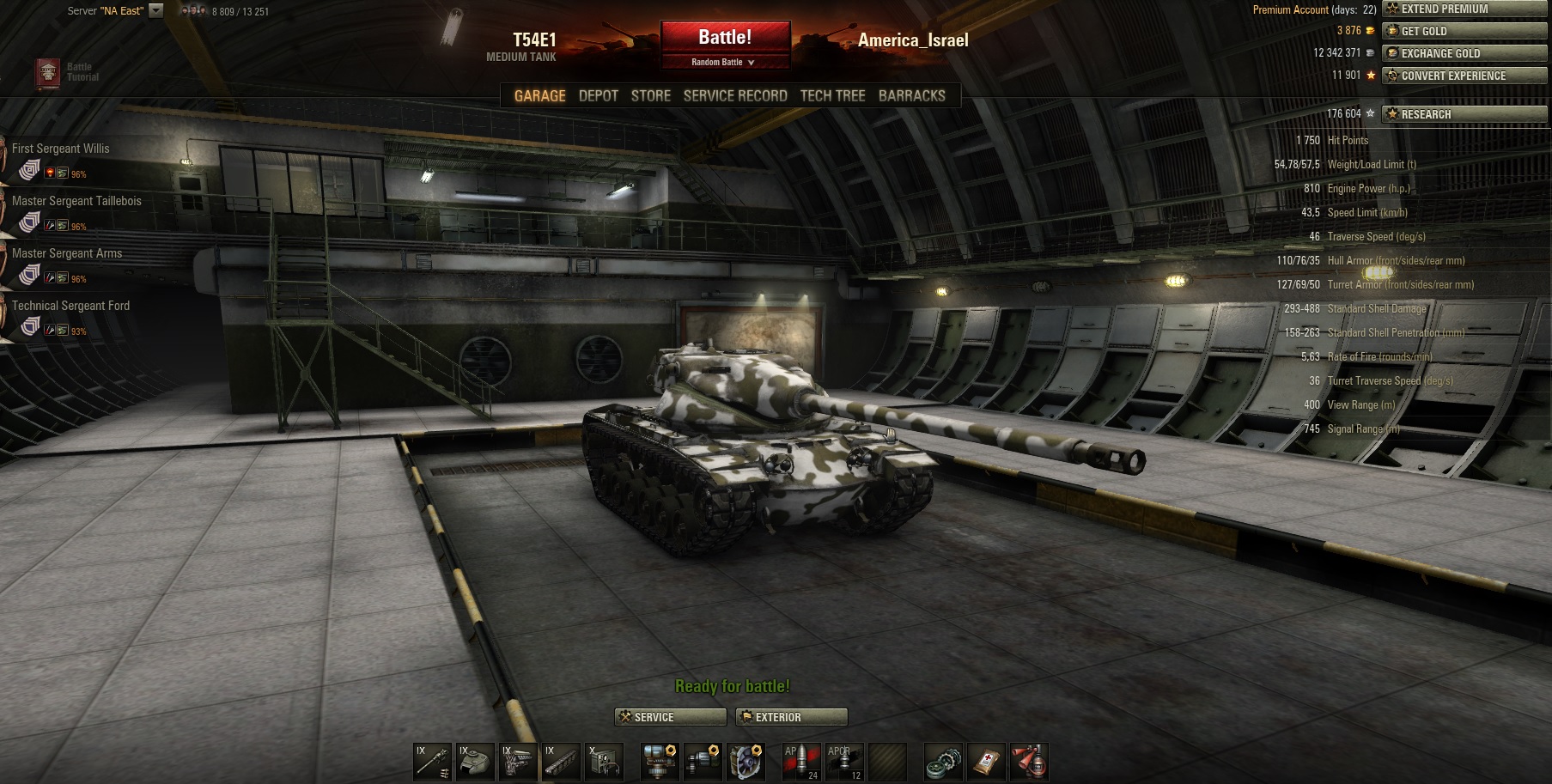Go to the Tech Tree tab

click(x=832, y=95)
